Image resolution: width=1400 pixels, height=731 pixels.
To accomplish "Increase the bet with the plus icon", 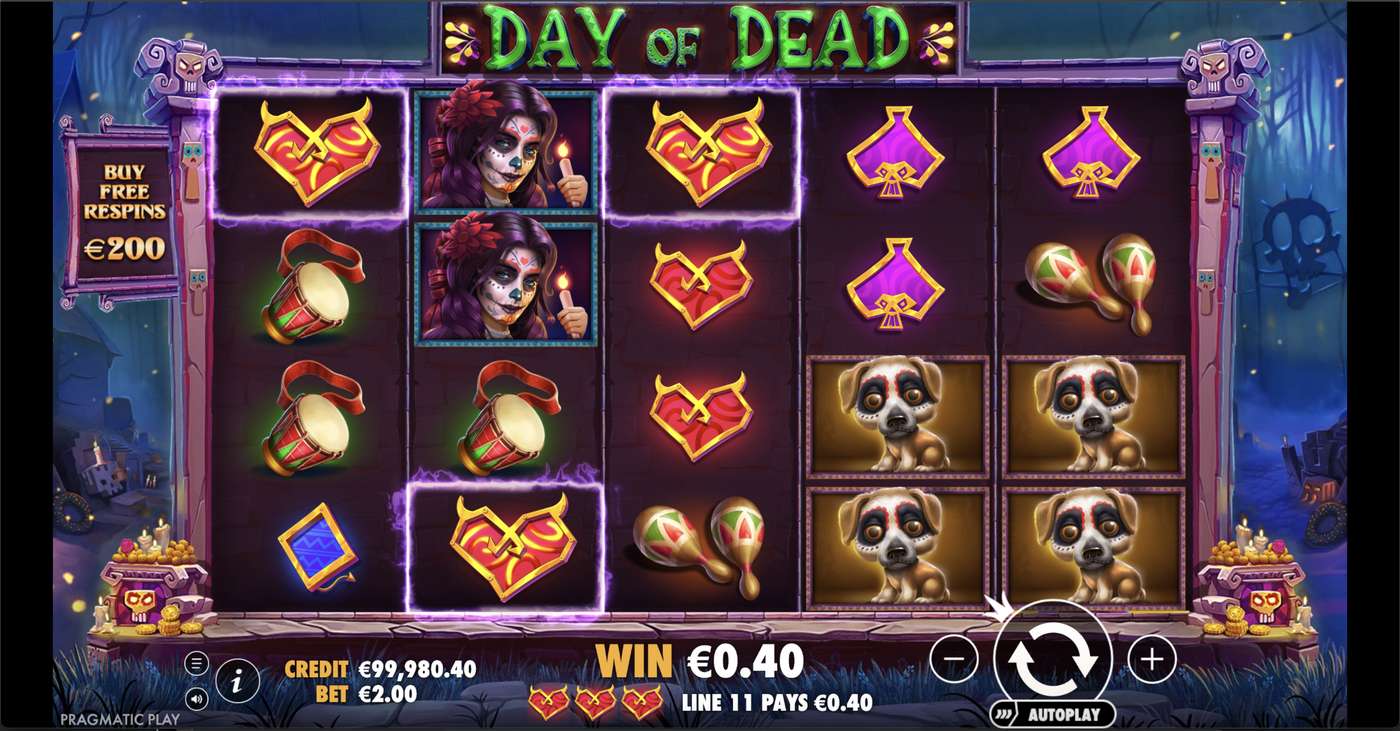I will 1152,661.
